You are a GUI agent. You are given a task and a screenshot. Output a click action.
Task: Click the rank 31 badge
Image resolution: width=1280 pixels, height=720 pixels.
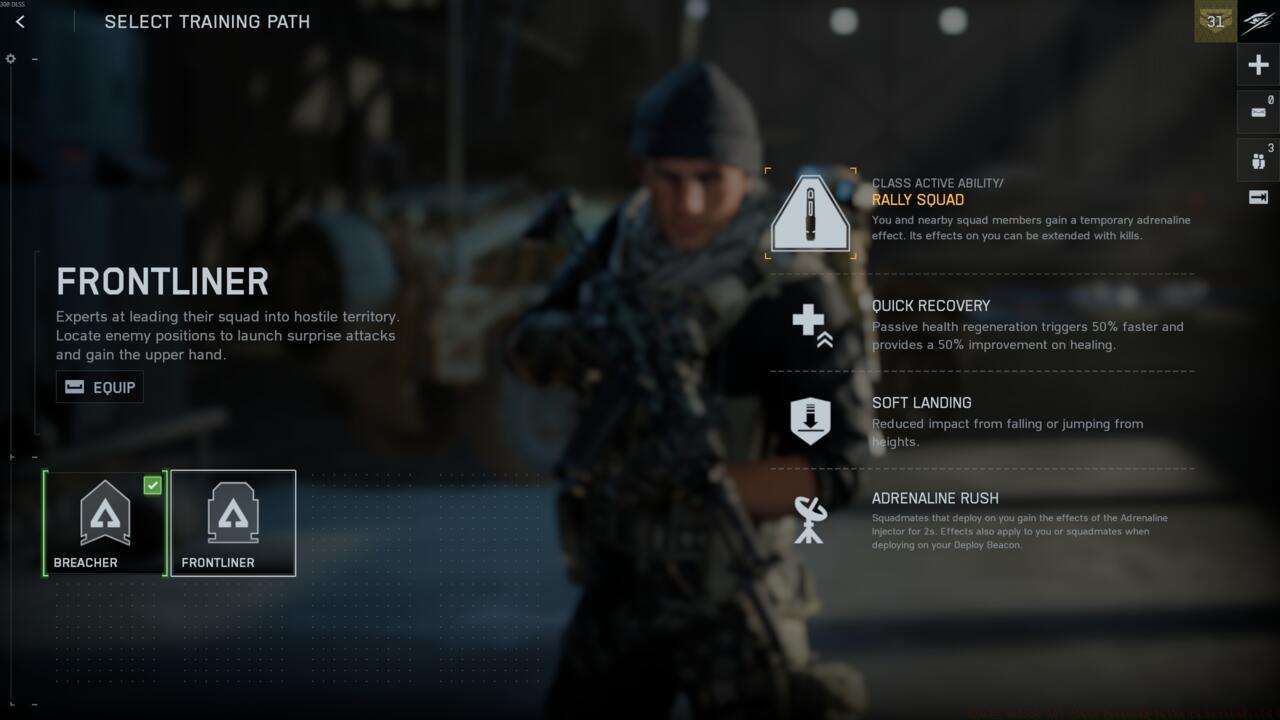1215,21
